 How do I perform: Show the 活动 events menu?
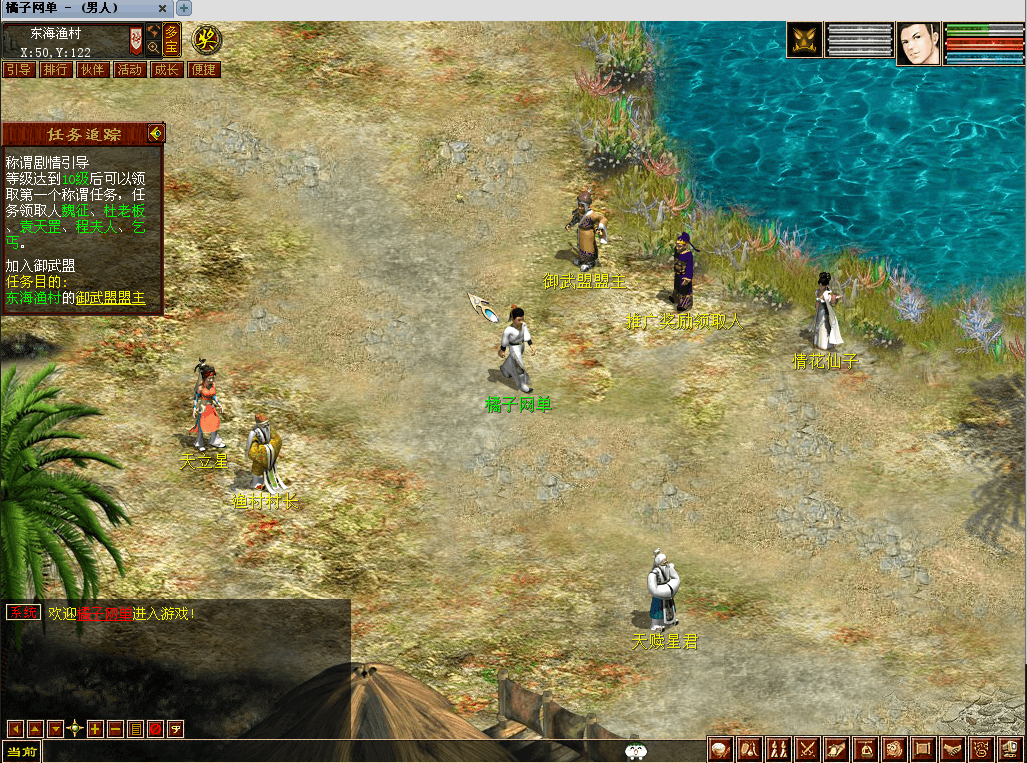pos(130,70)
